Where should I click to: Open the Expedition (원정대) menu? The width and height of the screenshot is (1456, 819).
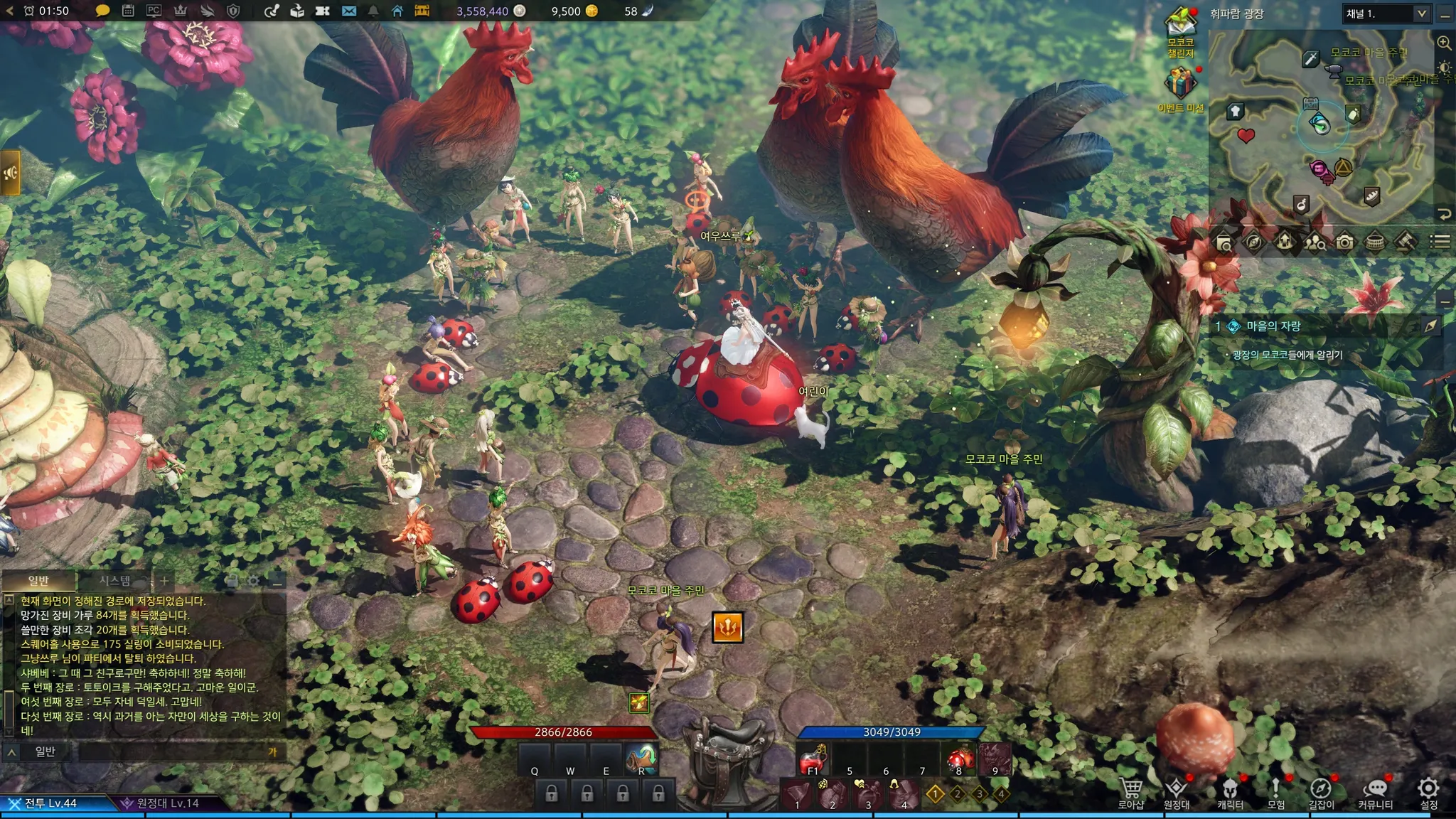[1177, 791]
